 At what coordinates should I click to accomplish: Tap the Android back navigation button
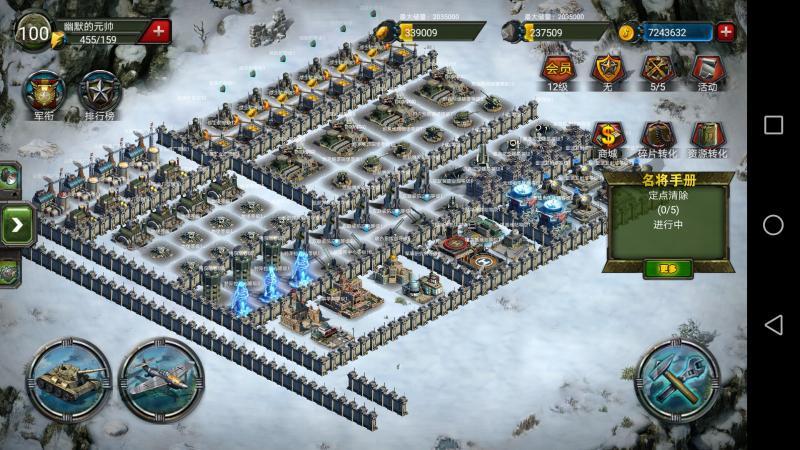pos(773,325)
